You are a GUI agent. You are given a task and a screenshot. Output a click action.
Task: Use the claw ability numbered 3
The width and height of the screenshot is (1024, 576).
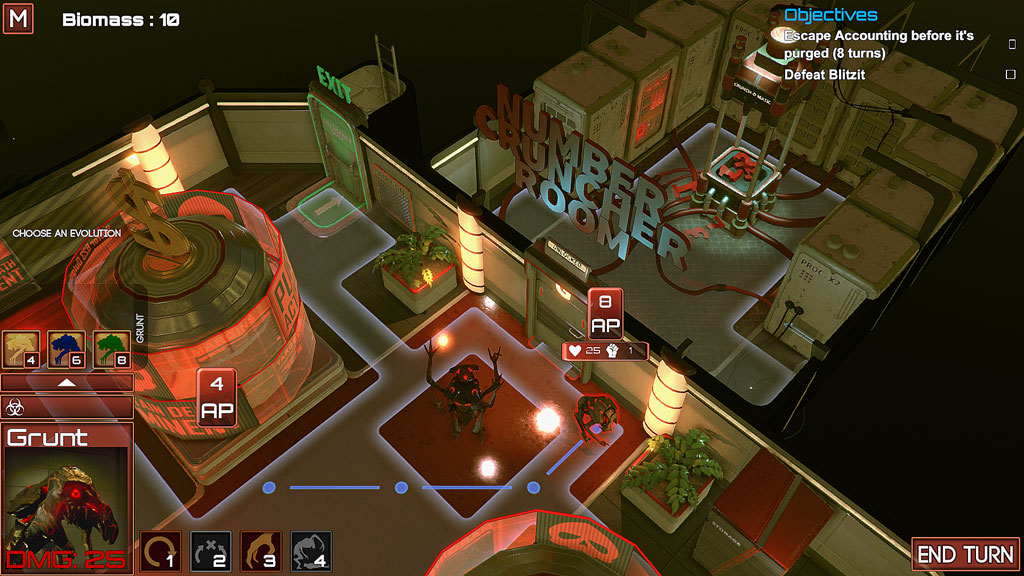[x=260, y=551]
